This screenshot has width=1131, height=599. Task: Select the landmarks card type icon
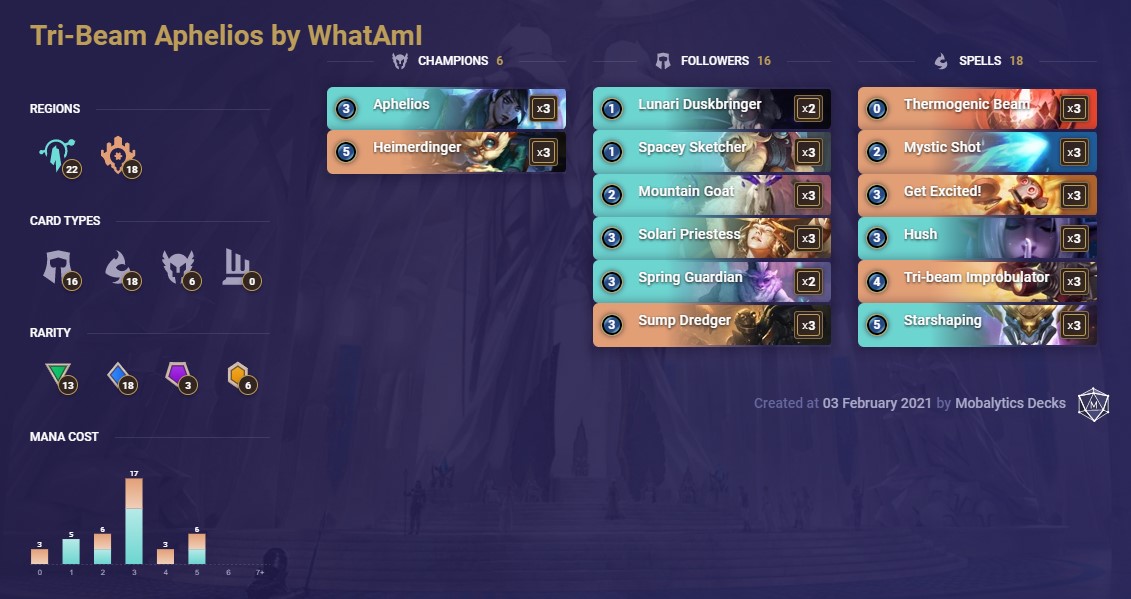[237, 265]
